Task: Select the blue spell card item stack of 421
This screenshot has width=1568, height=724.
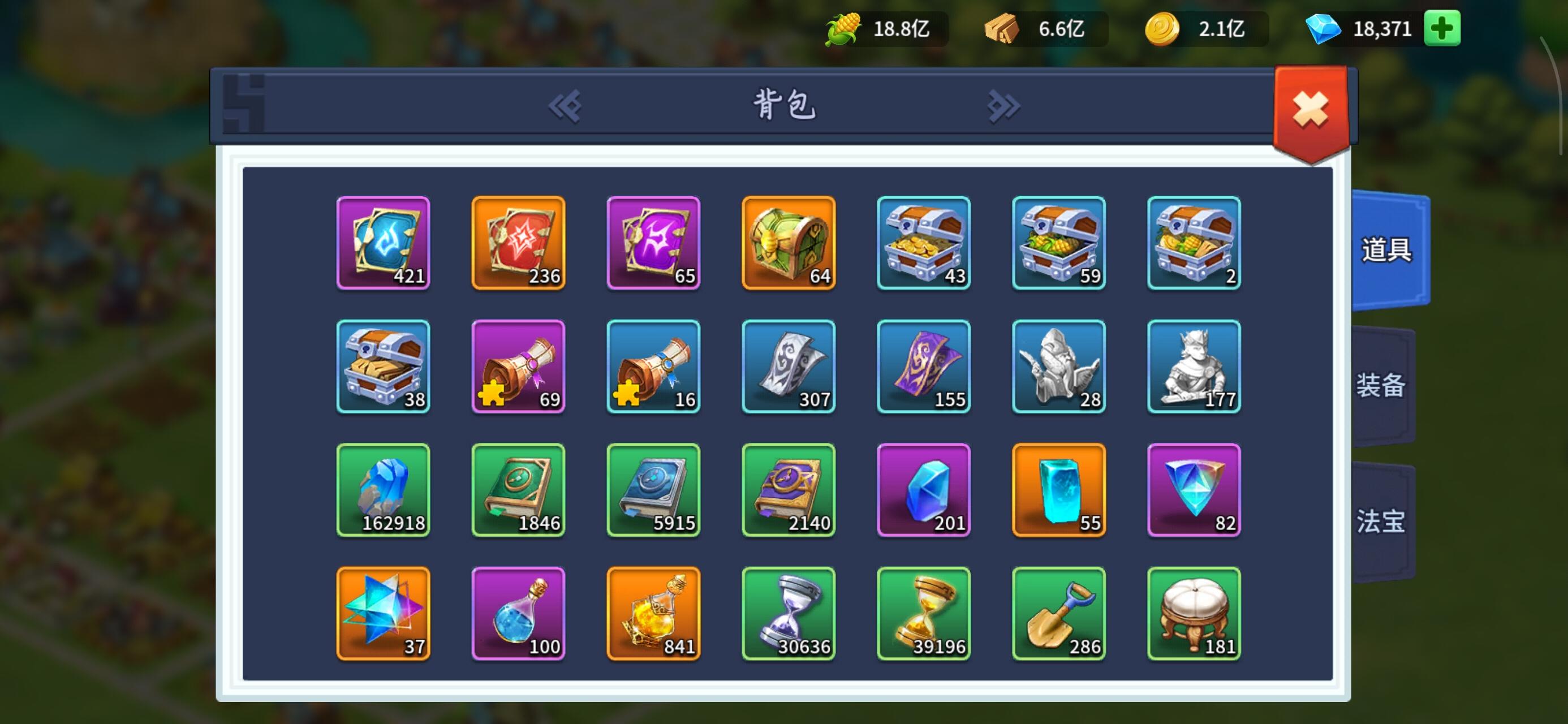Action: [384, 244]
